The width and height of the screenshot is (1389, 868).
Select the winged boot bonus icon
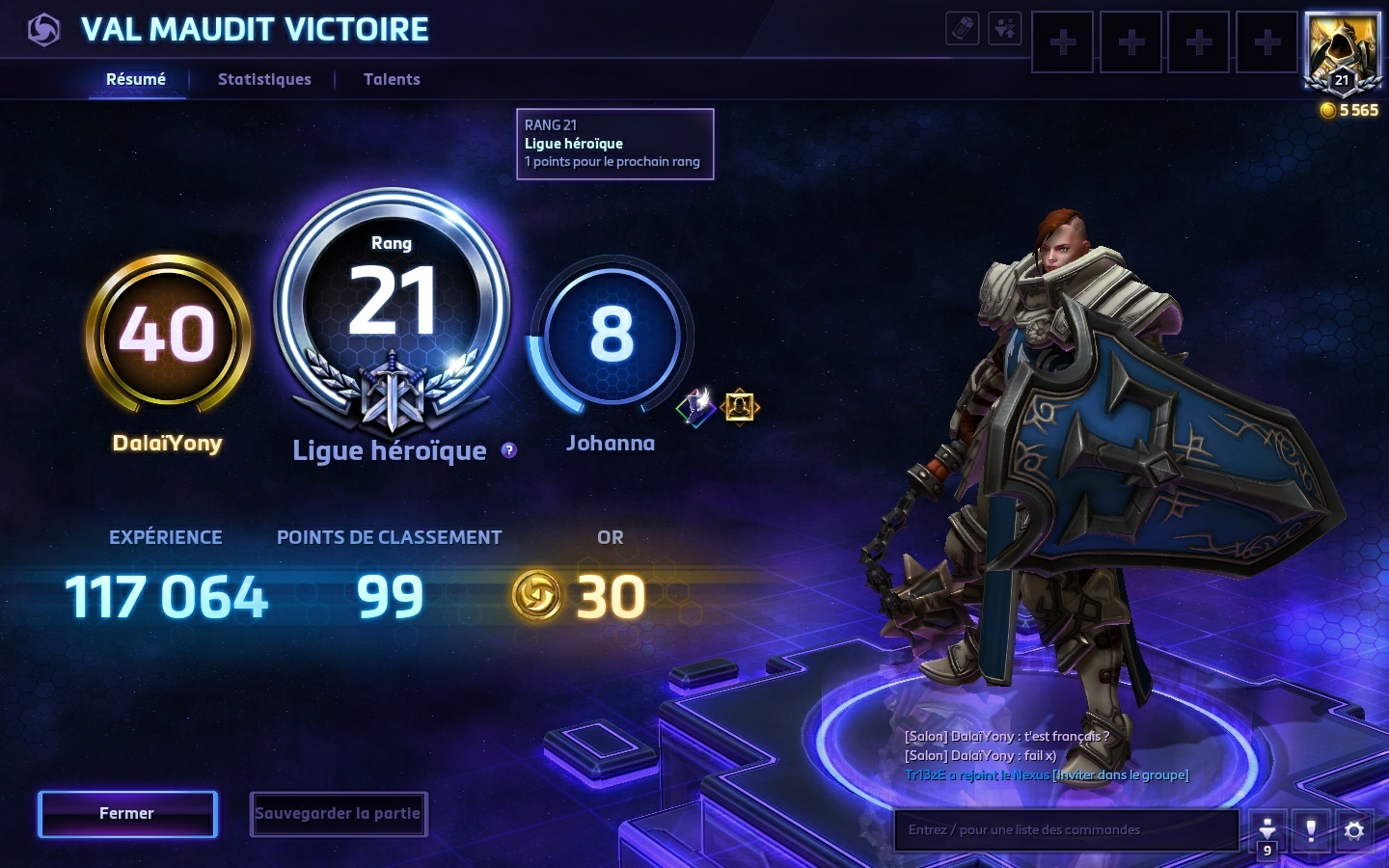(x=695, y=406)
